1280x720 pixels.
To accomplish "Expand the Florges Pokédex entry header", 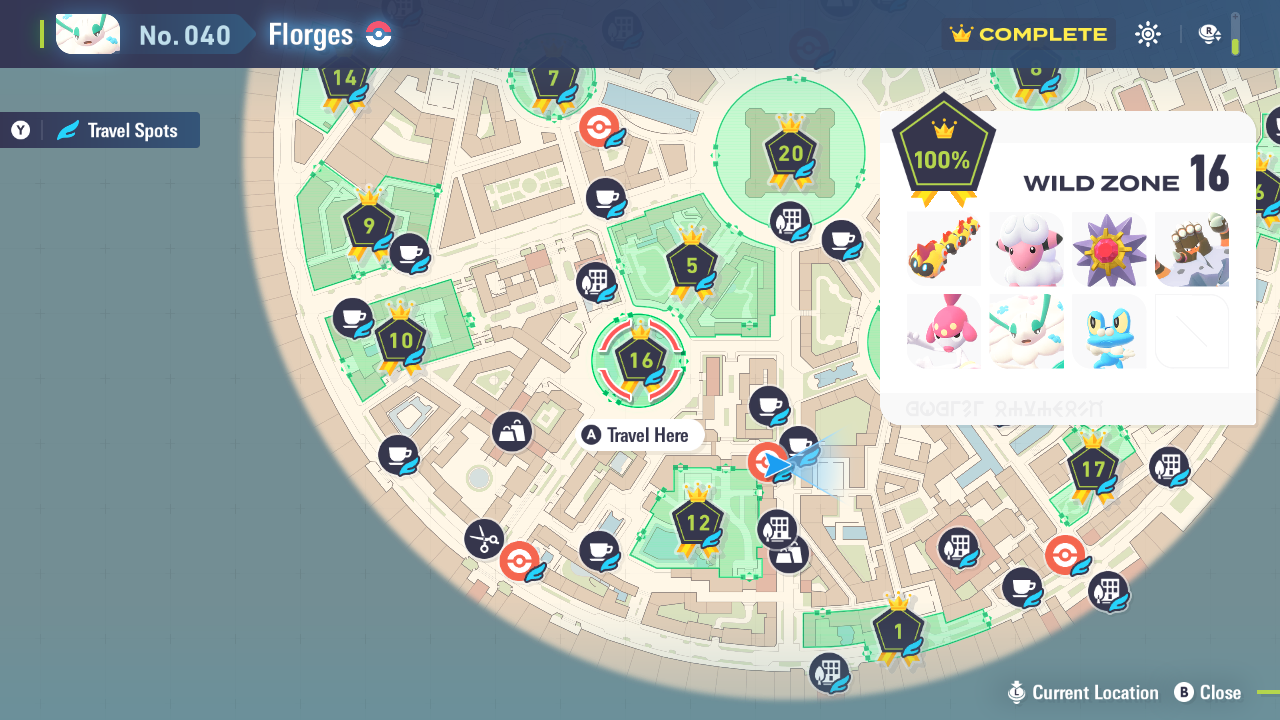I will tap(310, 33).
